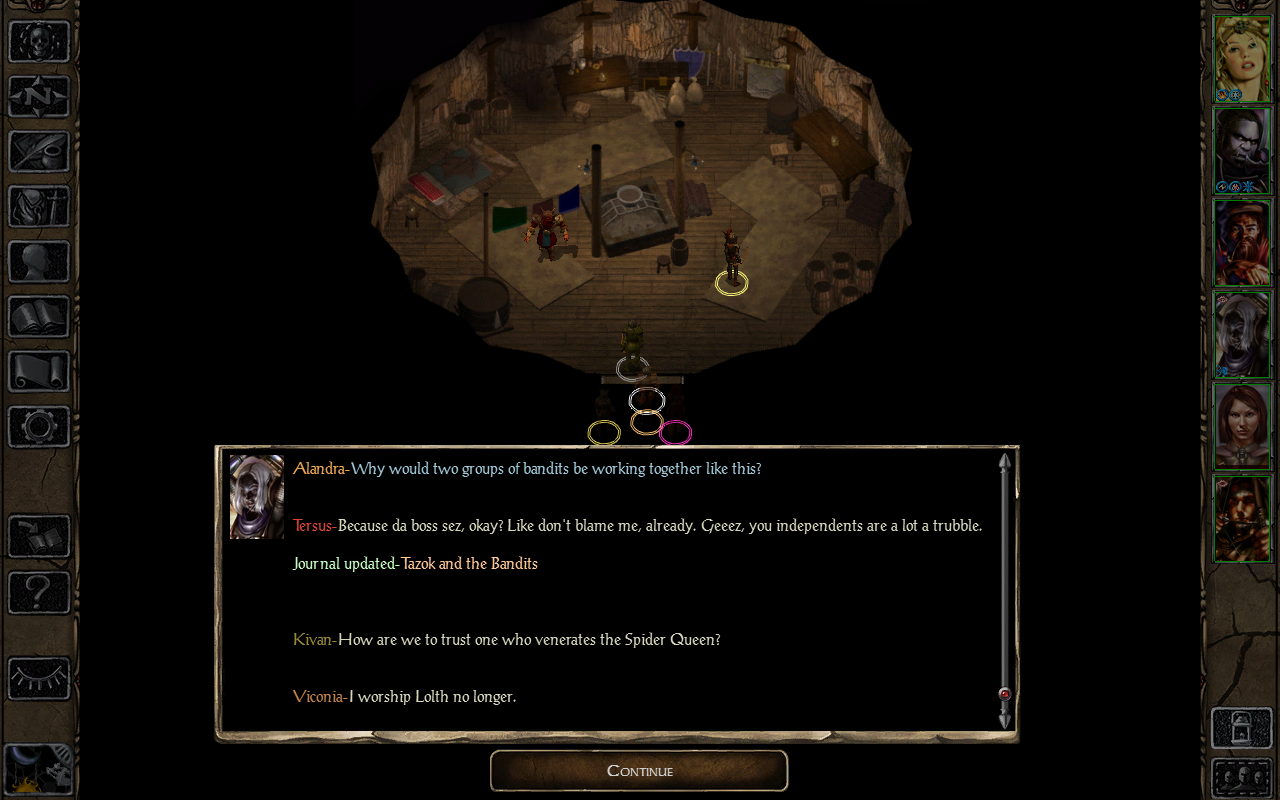Click the padlock icon below the portraits
Screen dimensions: 1280x800
1241,728
